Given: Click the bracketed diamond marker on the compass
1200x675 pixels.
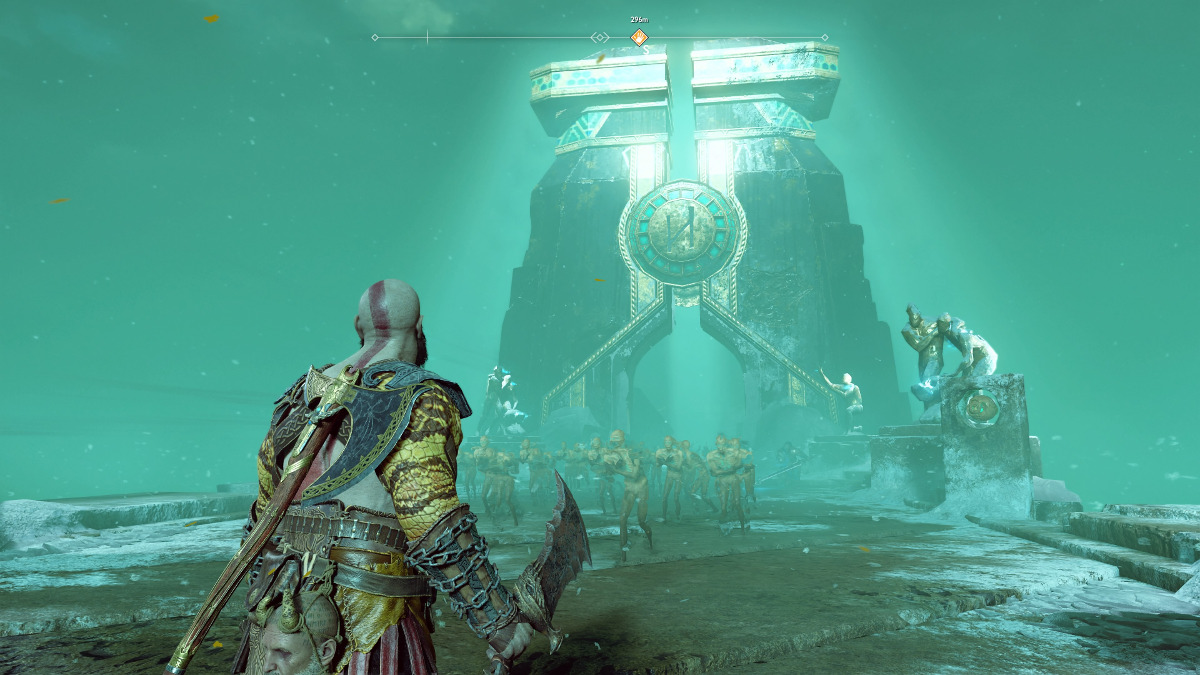Looking at the screenshot, I should coord(600,38).
